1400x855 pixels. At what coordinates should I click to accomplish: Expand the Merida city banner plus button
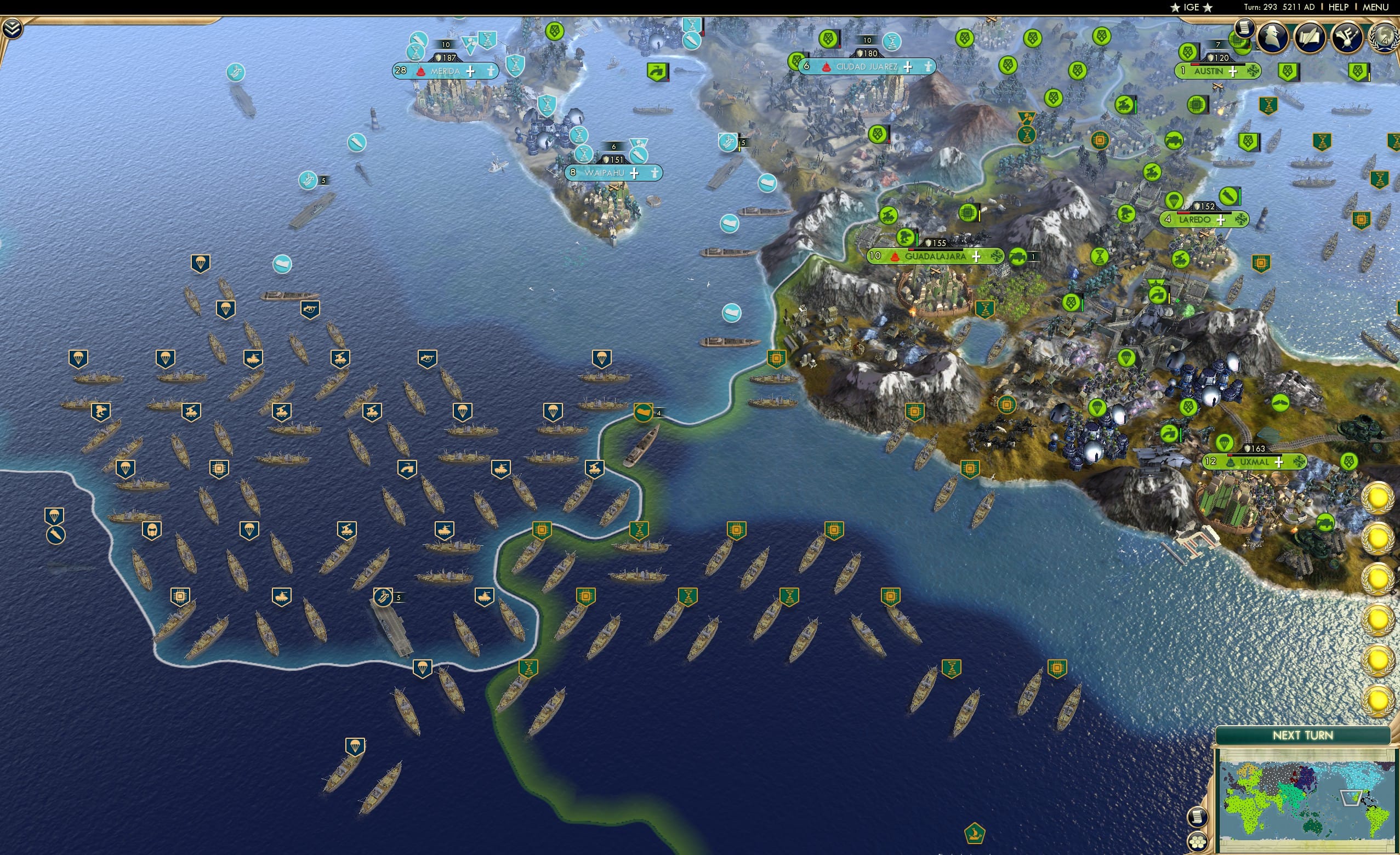(x=470, y=72)
